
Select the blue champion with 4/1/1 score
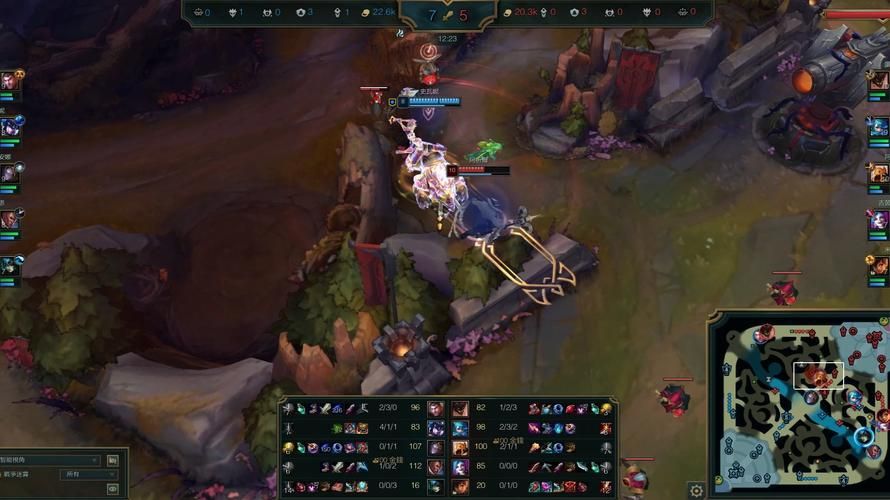tap(435, 427)
